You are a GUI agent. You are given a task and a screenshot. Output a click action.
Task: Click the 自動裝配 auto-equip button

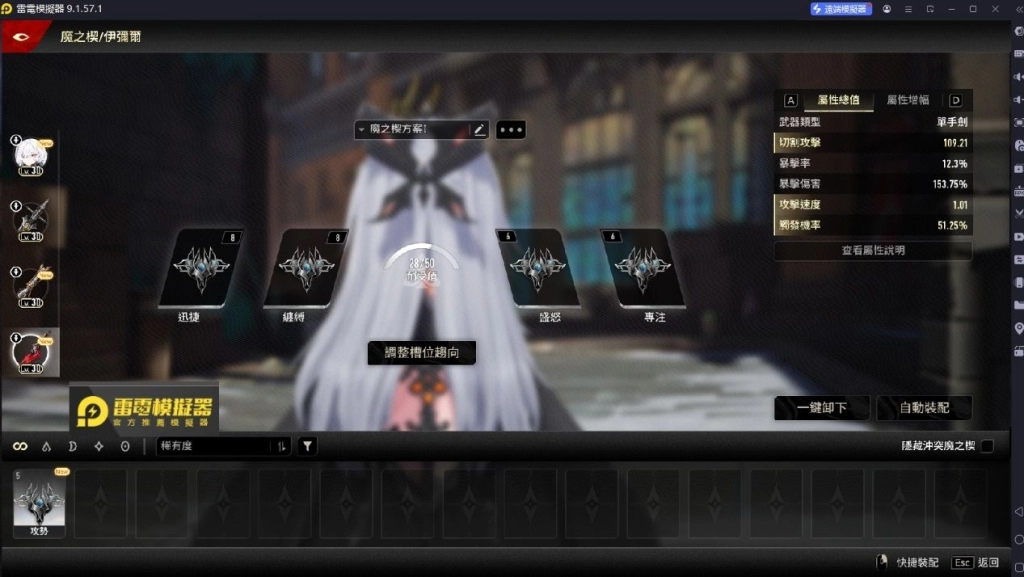[924, 408]
